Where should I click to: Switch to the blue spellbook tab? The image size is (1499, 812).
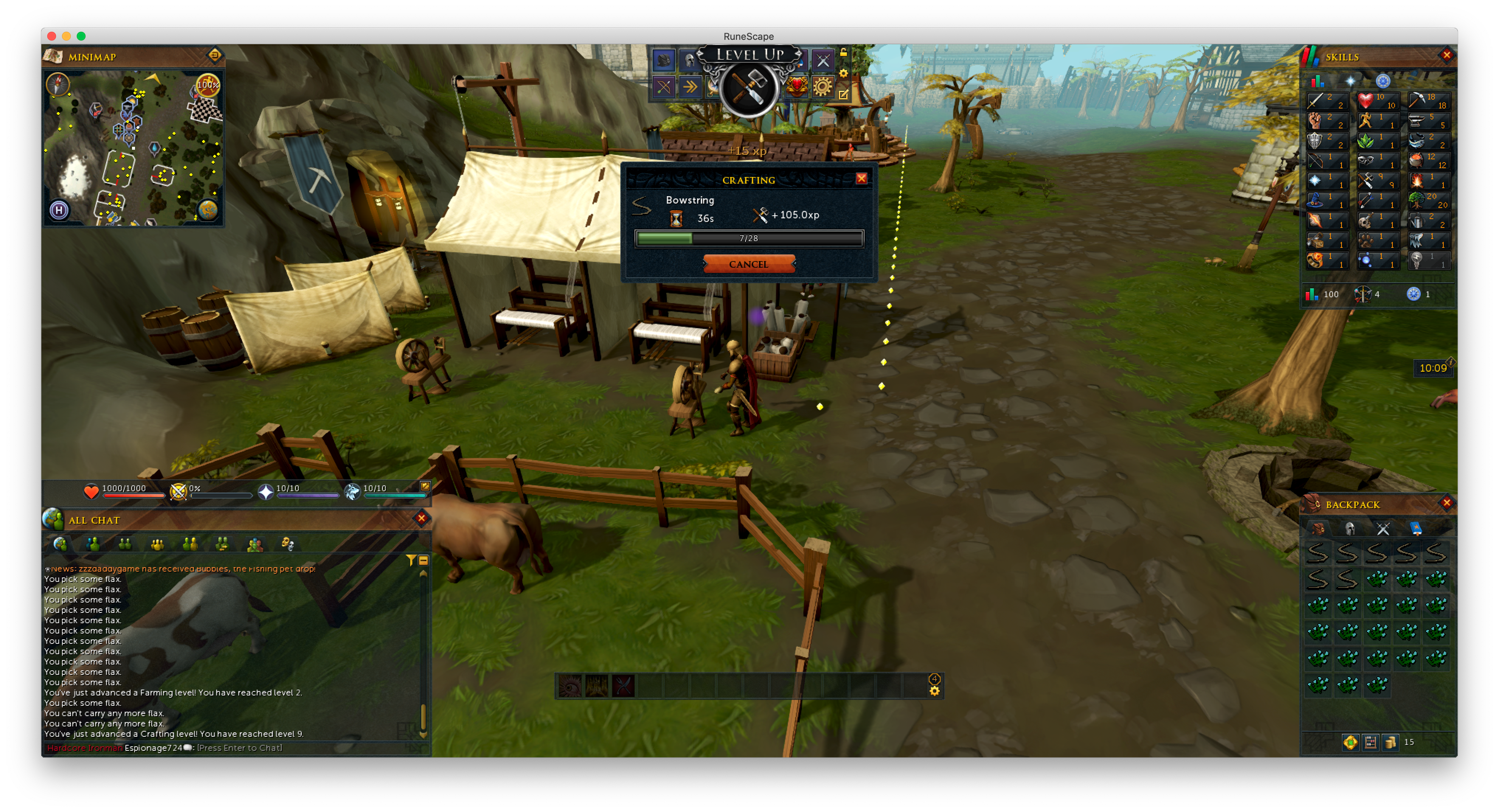tap(1416, 528)
